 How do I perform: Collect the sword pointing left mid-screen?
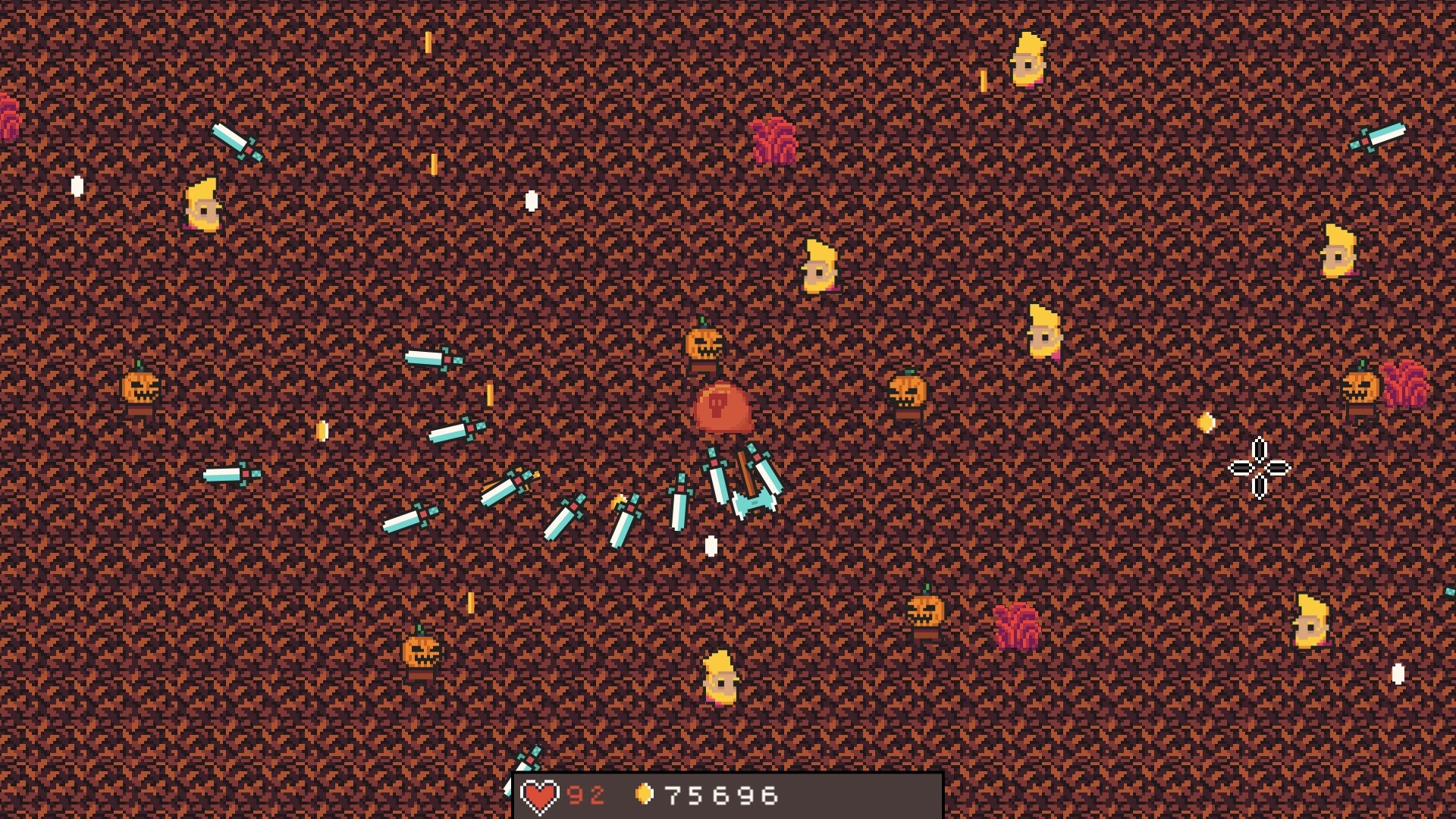[x=231, y=474]
